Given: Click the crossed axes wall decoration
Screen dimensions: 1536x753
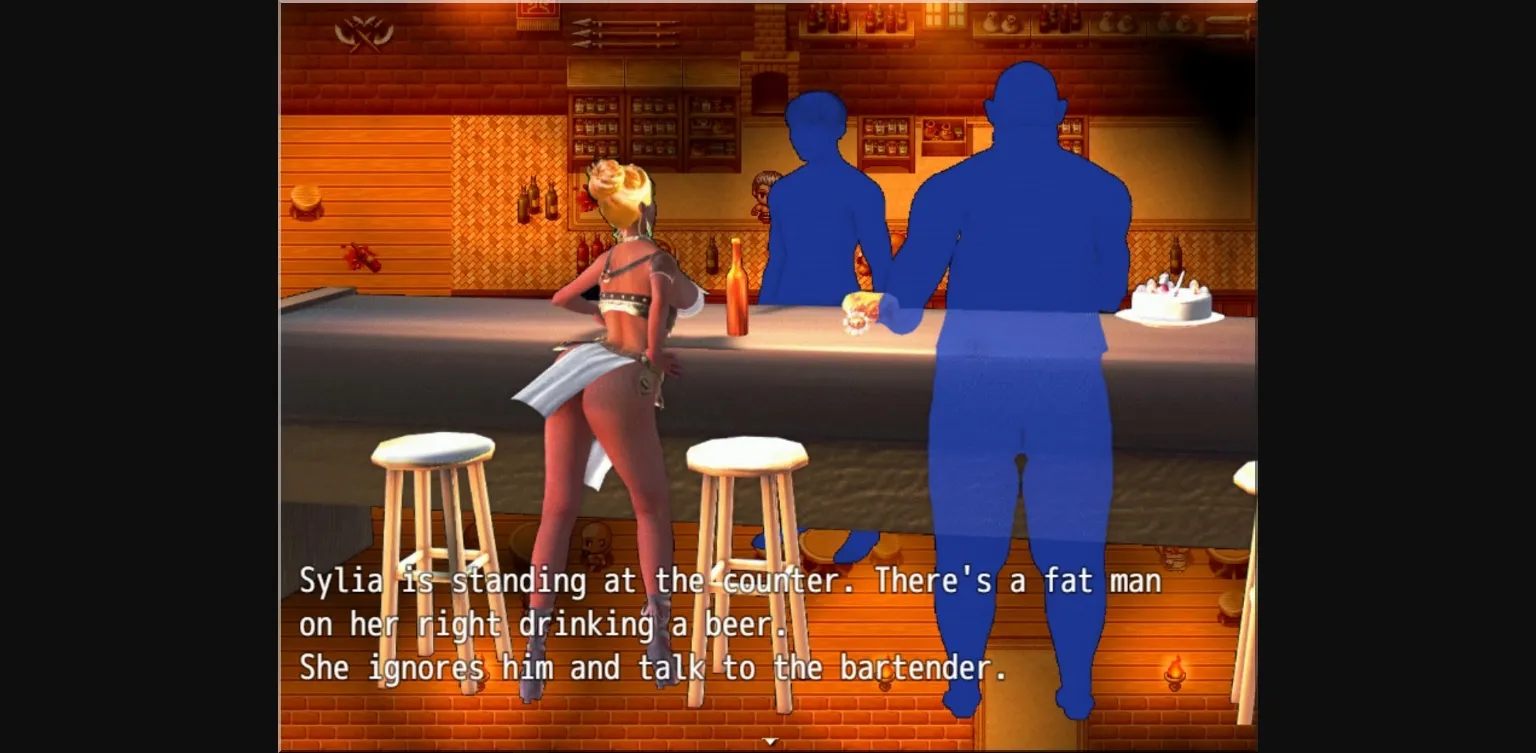Looking at the screenshot, I should (362, 31).
